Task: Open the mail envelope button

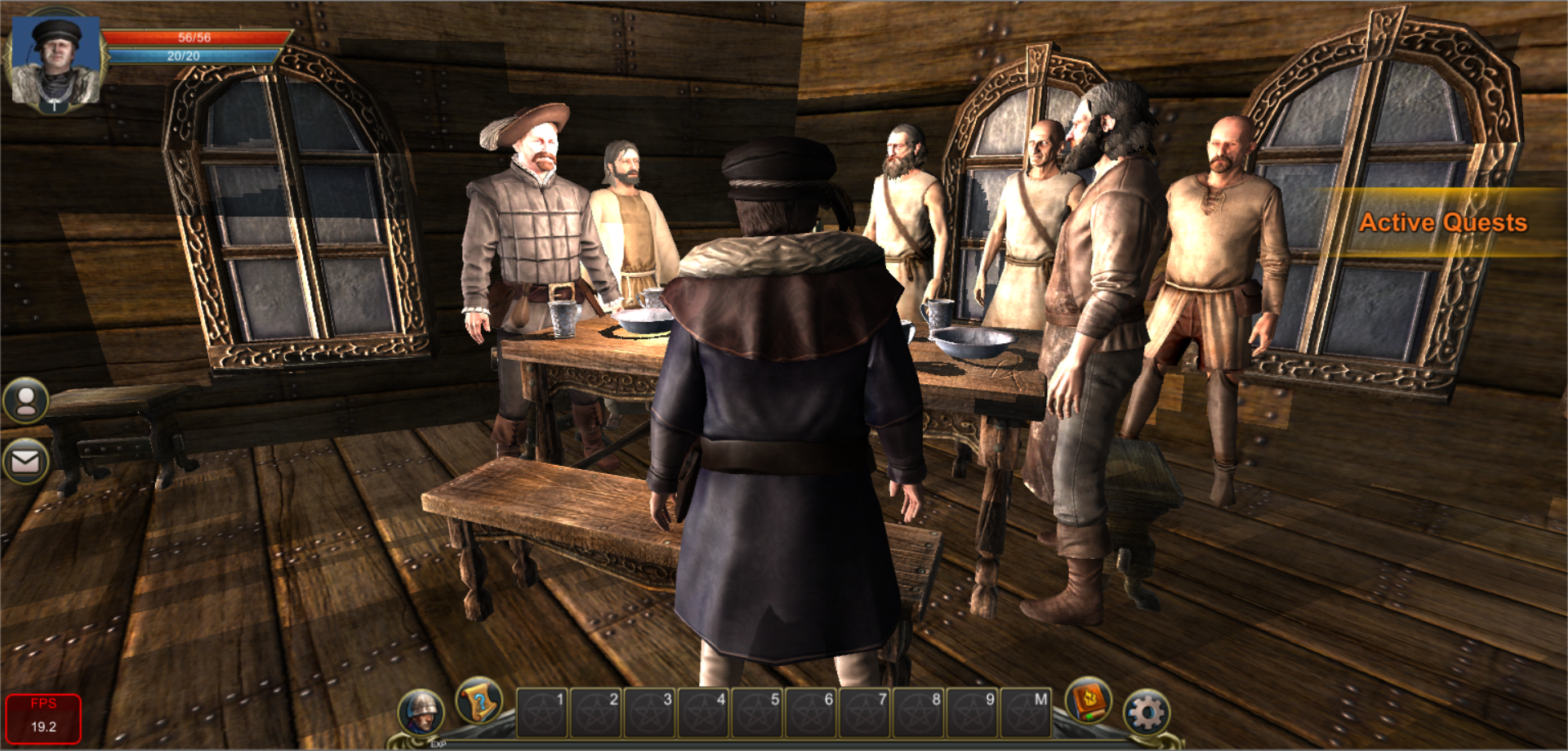Action: coord(25,462)
